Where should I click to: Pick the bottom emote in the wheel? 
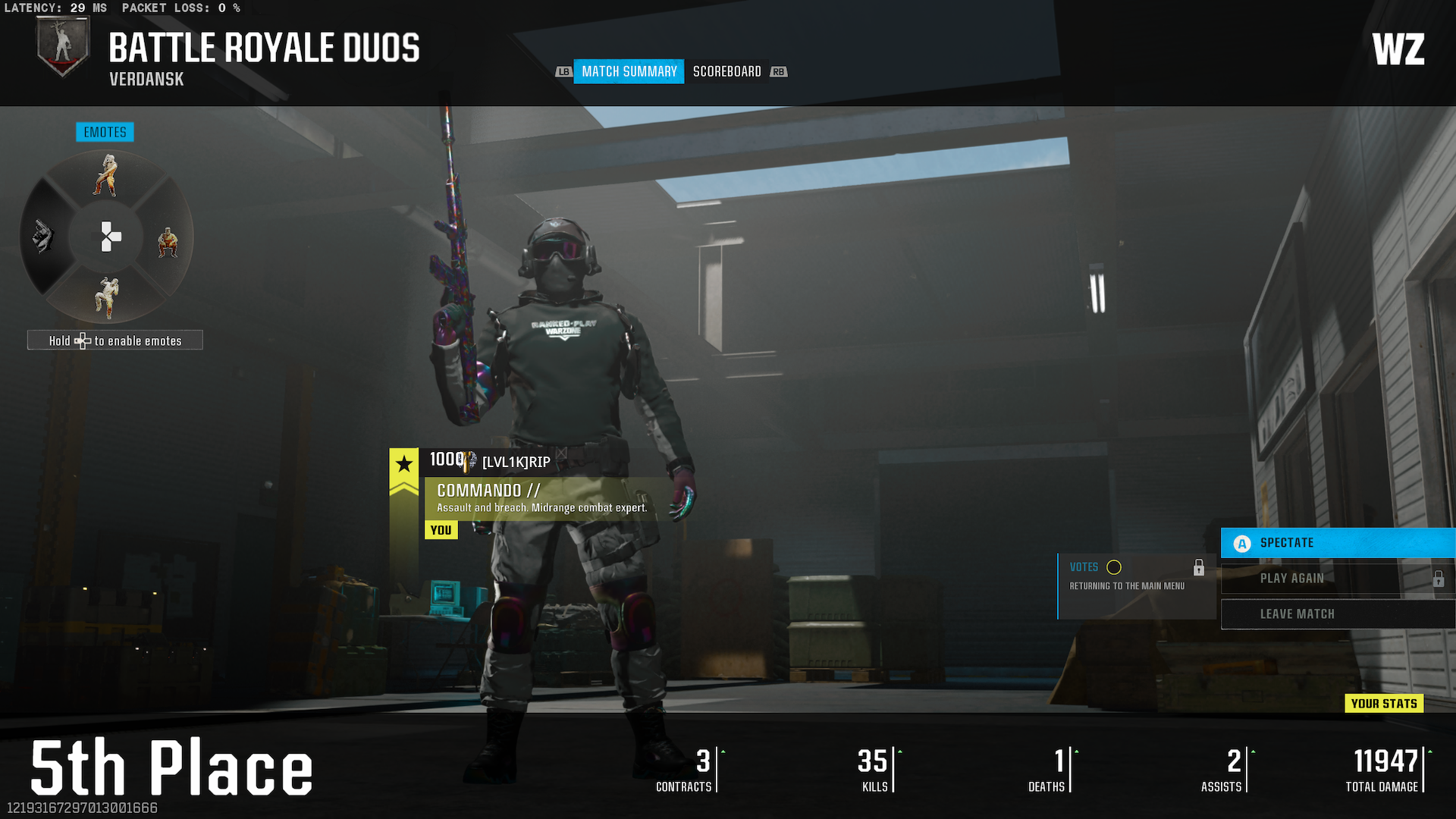[x=107, y=297]
